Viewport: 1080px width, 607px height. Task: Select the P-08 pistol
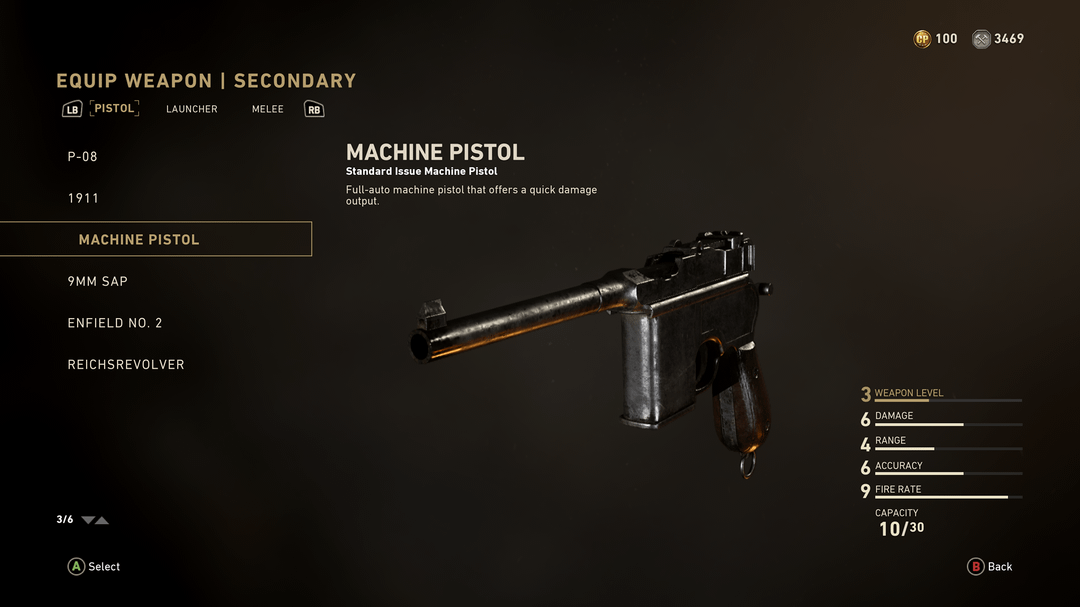(83, 157)
